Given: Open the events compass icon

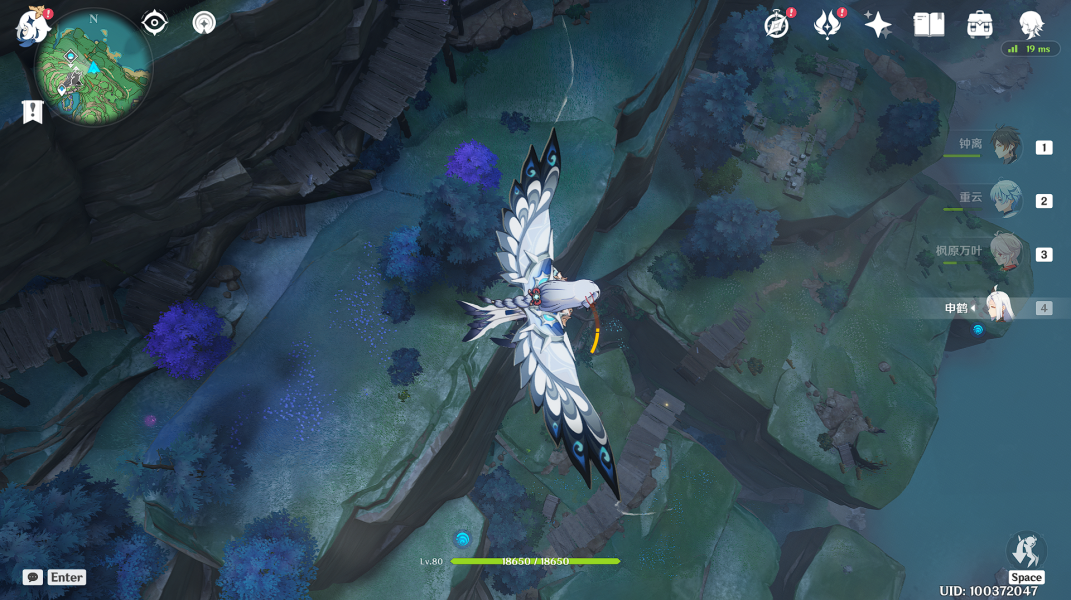Looking at the screenshot, I should (777, 25).
